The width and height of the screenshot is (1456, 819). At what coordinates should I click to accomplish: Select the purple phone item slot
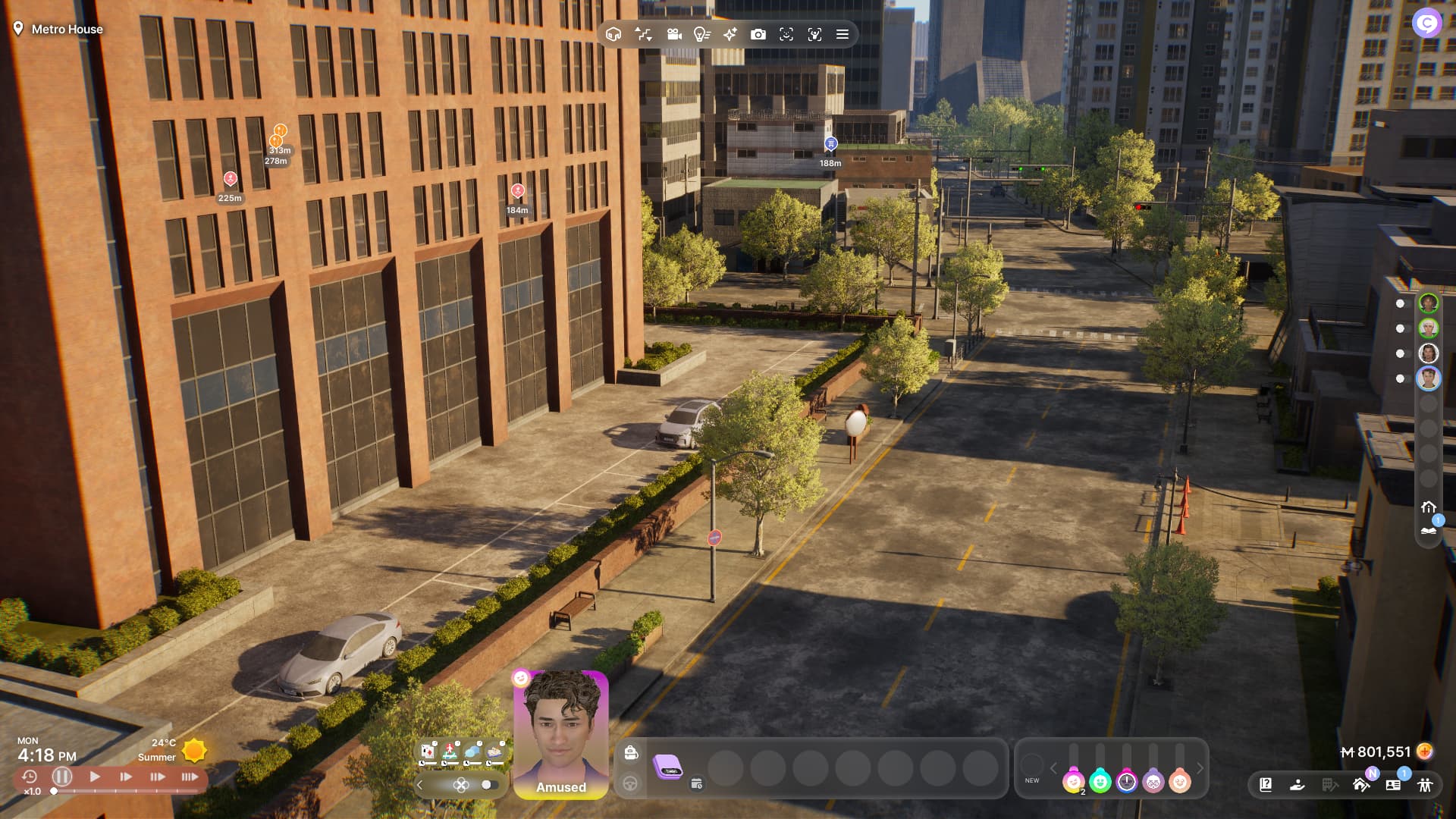pos(668,767)
